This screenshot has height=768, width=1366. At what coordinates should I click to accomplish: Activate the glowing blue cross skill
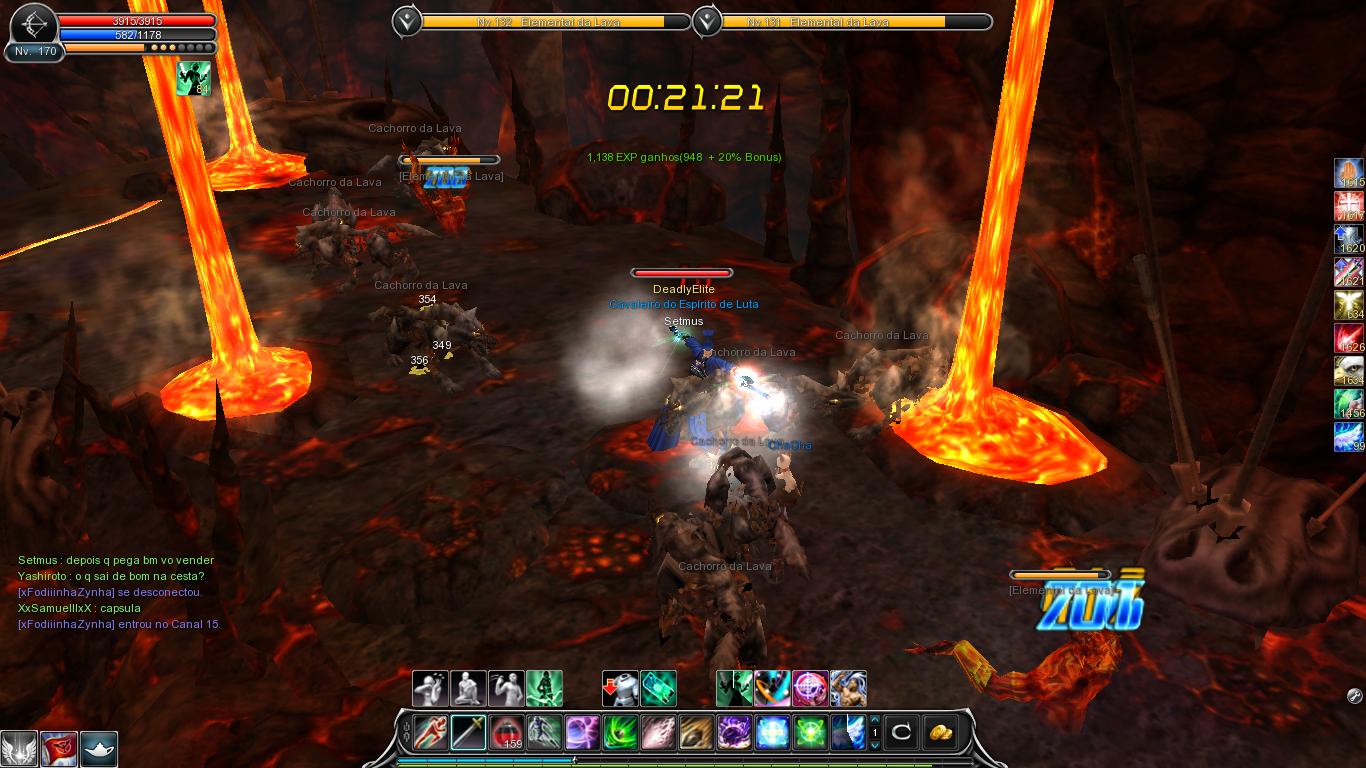tap(772, 732)
